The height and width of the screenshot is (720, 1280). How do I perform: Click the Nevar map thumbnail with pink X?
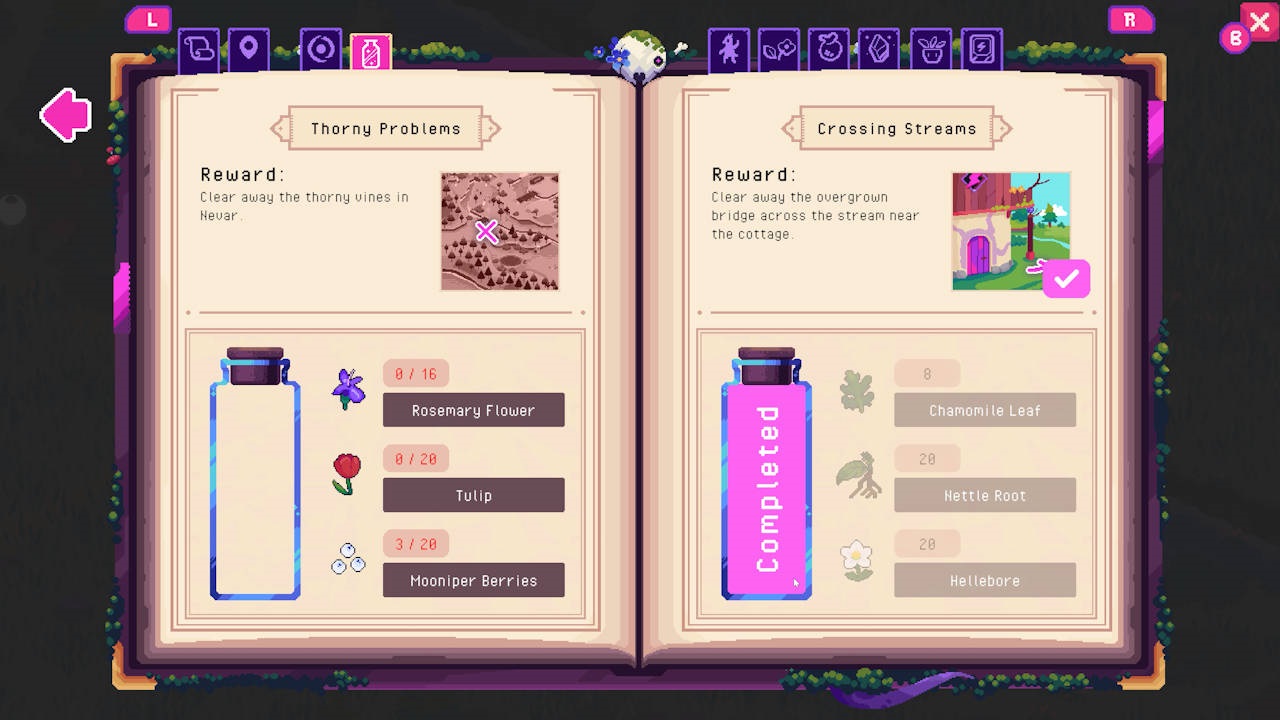point(499,231)
